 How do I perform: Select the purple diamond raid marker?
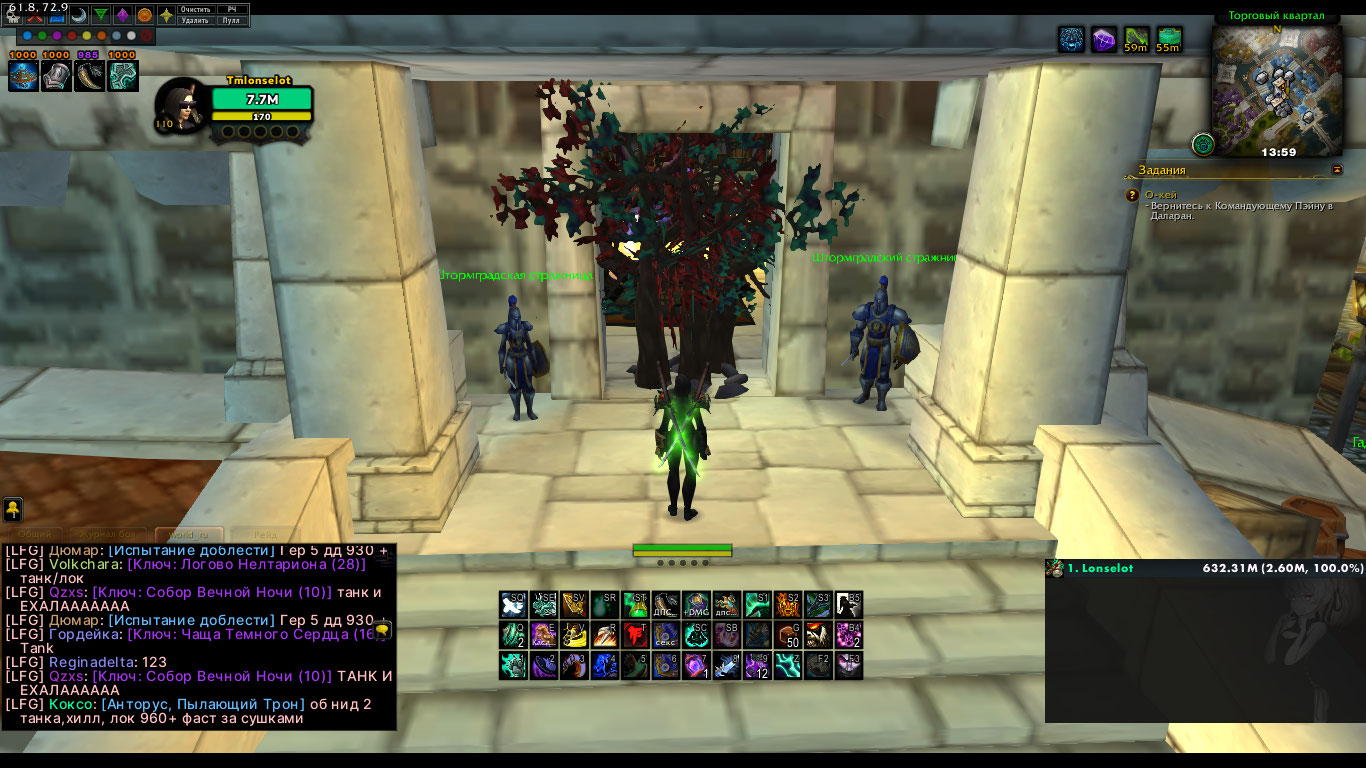pyautogui.click(x=122, y=15)
